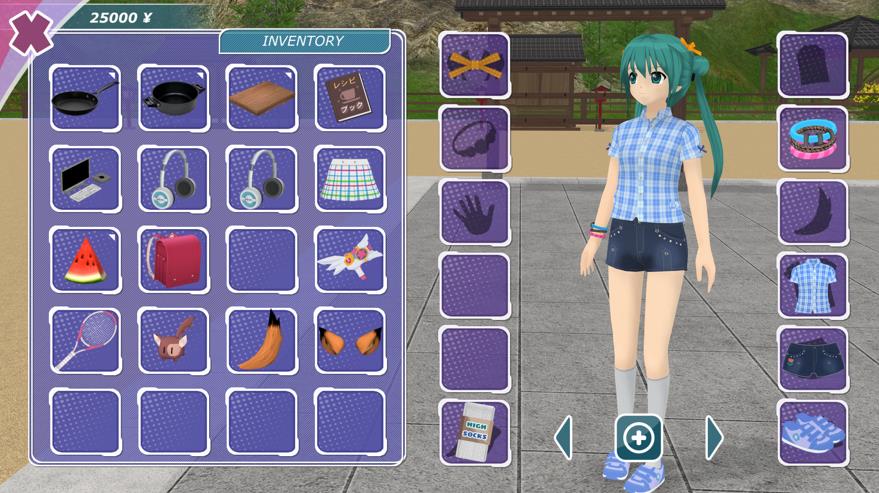The image size is (879, 493).
Task: Pick the wooden cutting board item
Action: (x=262, y=98)
